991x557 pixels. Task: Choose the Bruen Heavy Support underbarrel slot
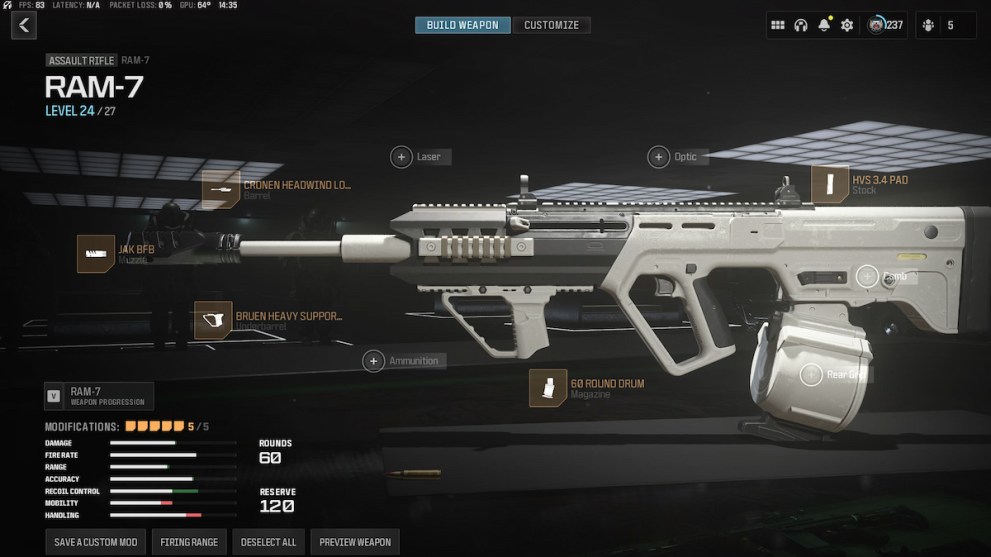click(213, 321)
